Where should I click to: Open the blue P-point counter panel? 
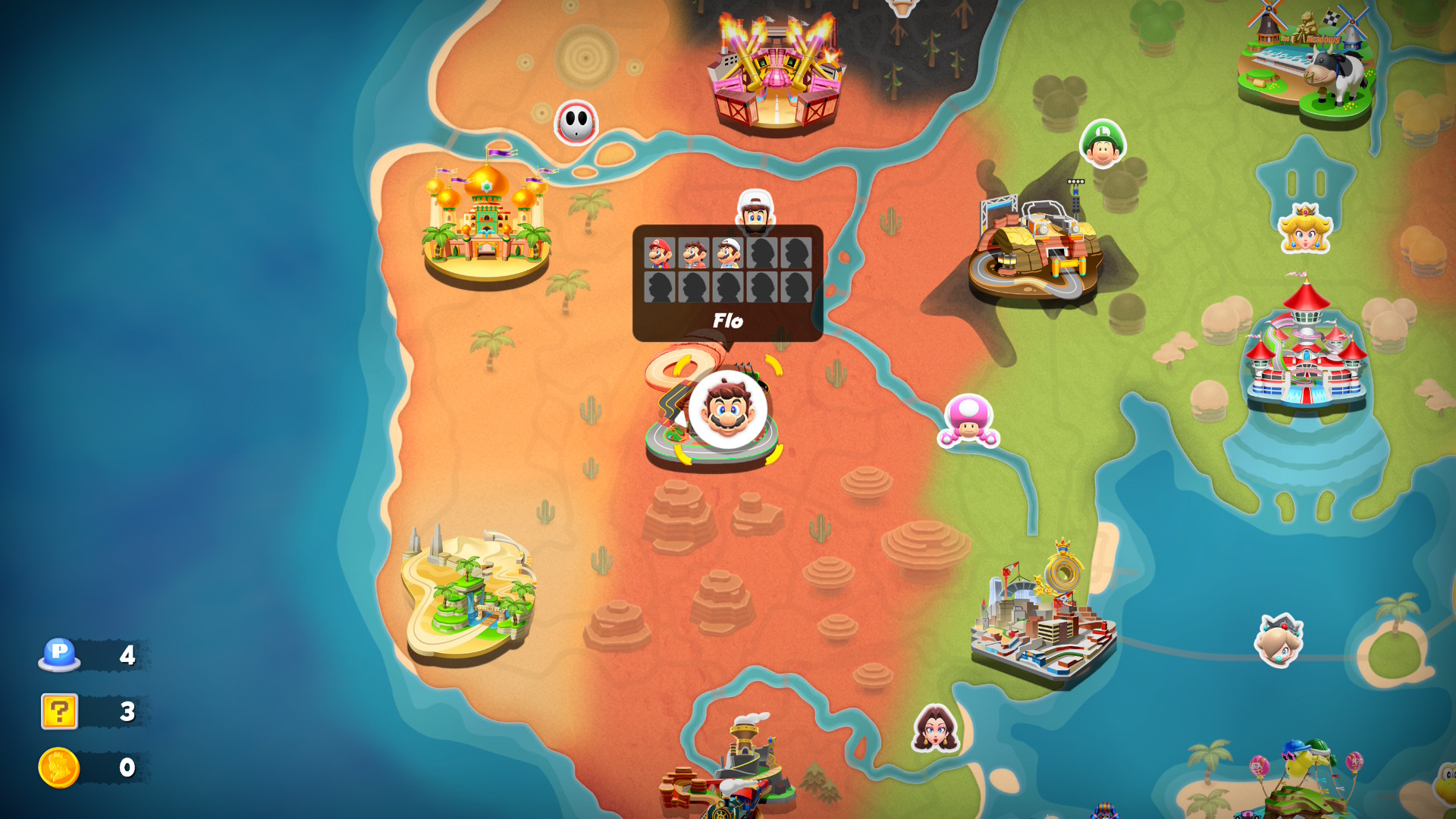click(x=87, y=656)
